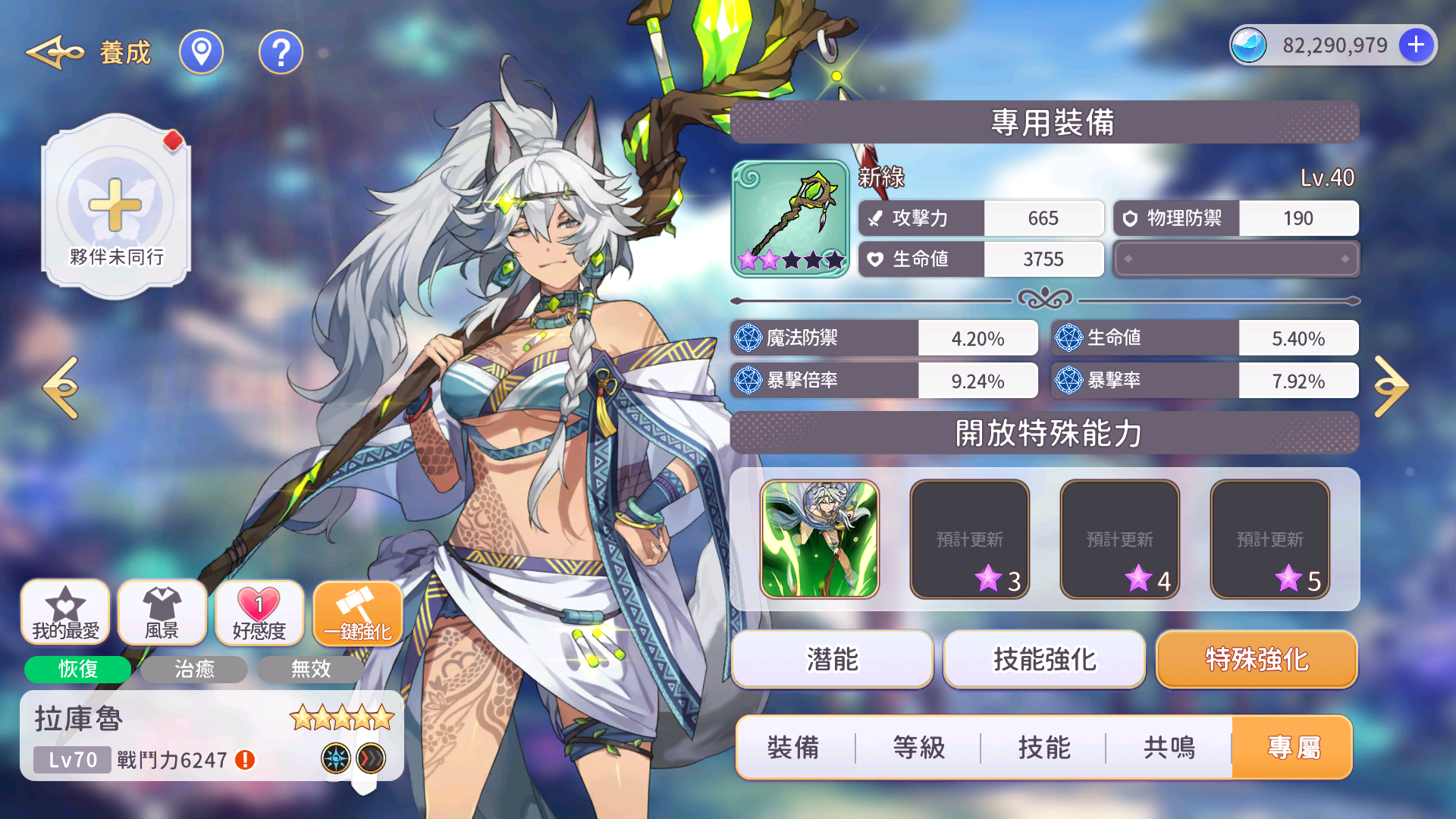Go back using the 養成 arrow
Viewport: 1456px width, 819px height.
pyautogui.click(x=55, y=52)
